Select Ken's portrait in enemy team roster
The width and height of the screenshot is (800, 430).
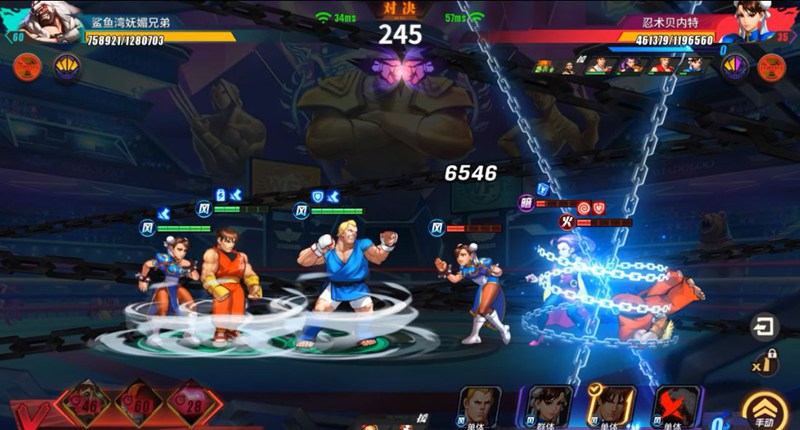(661, 66)
